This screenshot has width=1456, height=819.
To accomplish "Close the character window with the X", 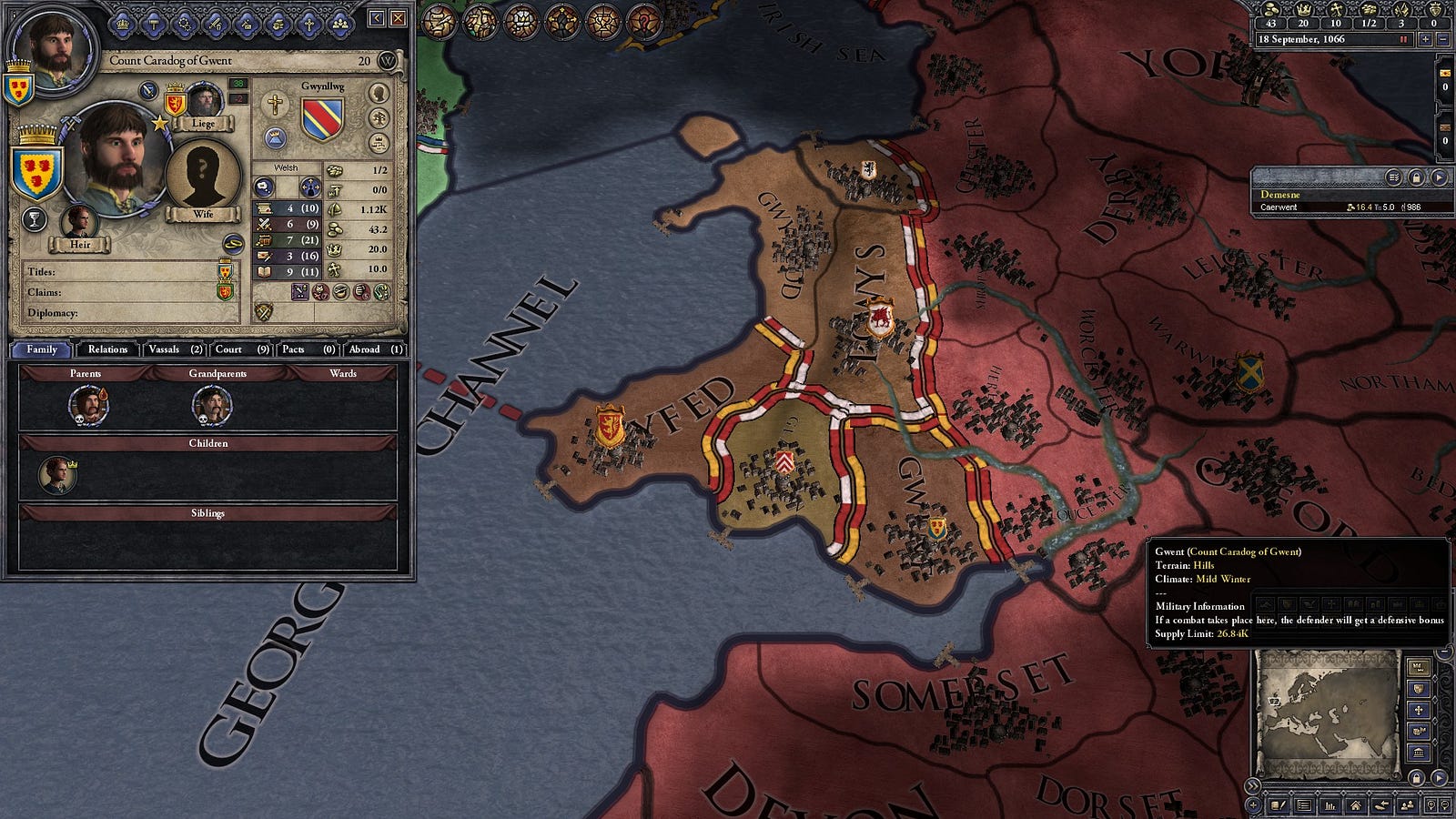I will [x=399, y=18].
